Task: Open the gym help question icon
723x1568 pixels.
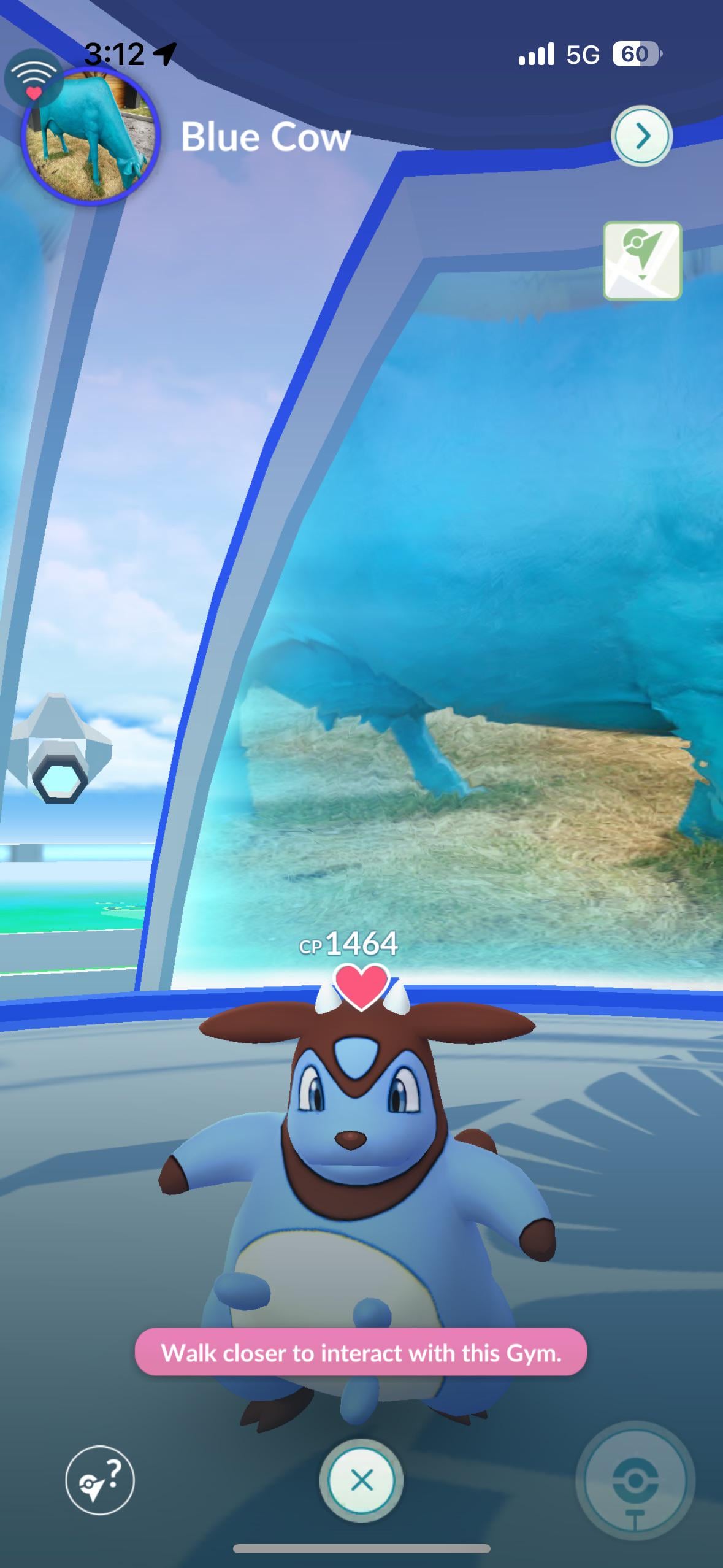Action: click(99, 1480)
